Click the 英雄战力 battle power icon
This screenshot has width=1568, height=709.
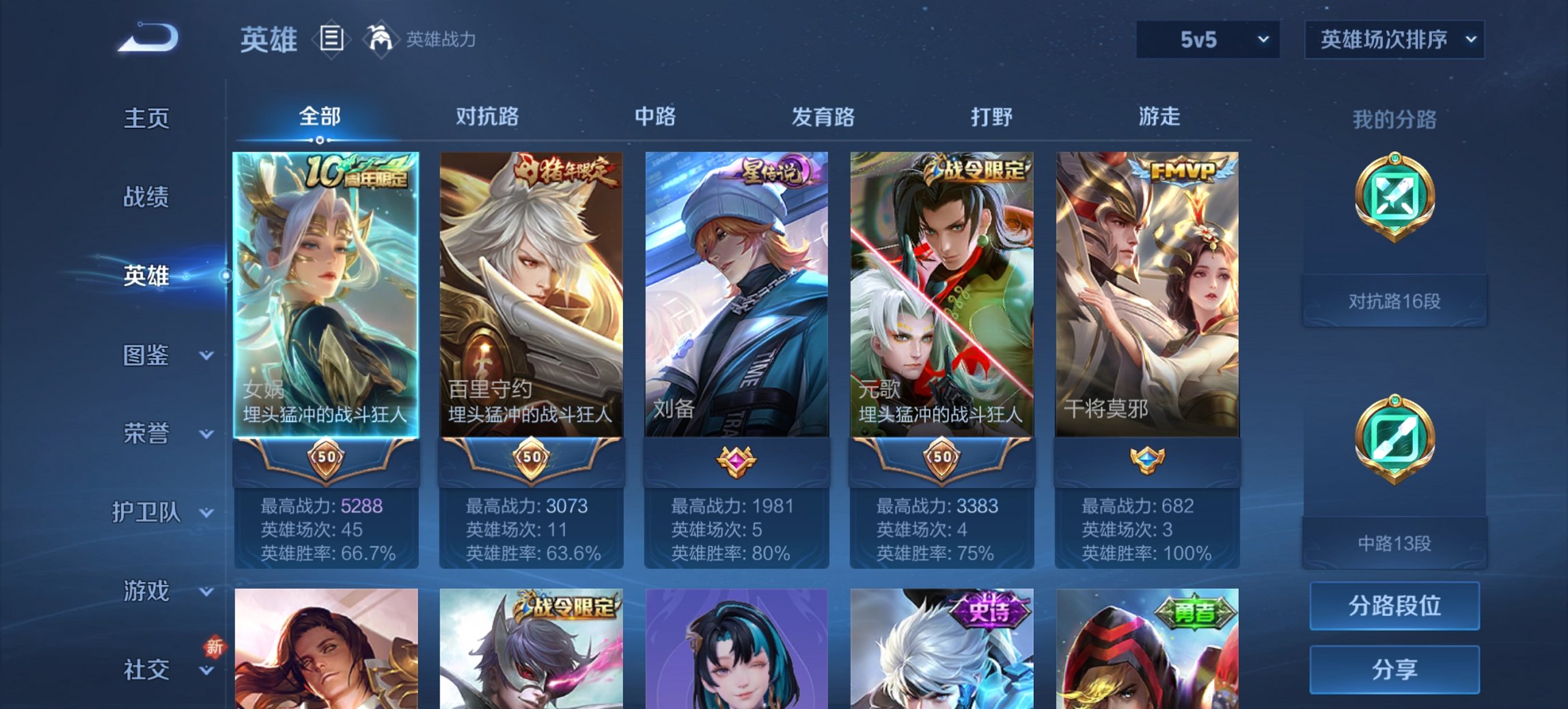381,38
